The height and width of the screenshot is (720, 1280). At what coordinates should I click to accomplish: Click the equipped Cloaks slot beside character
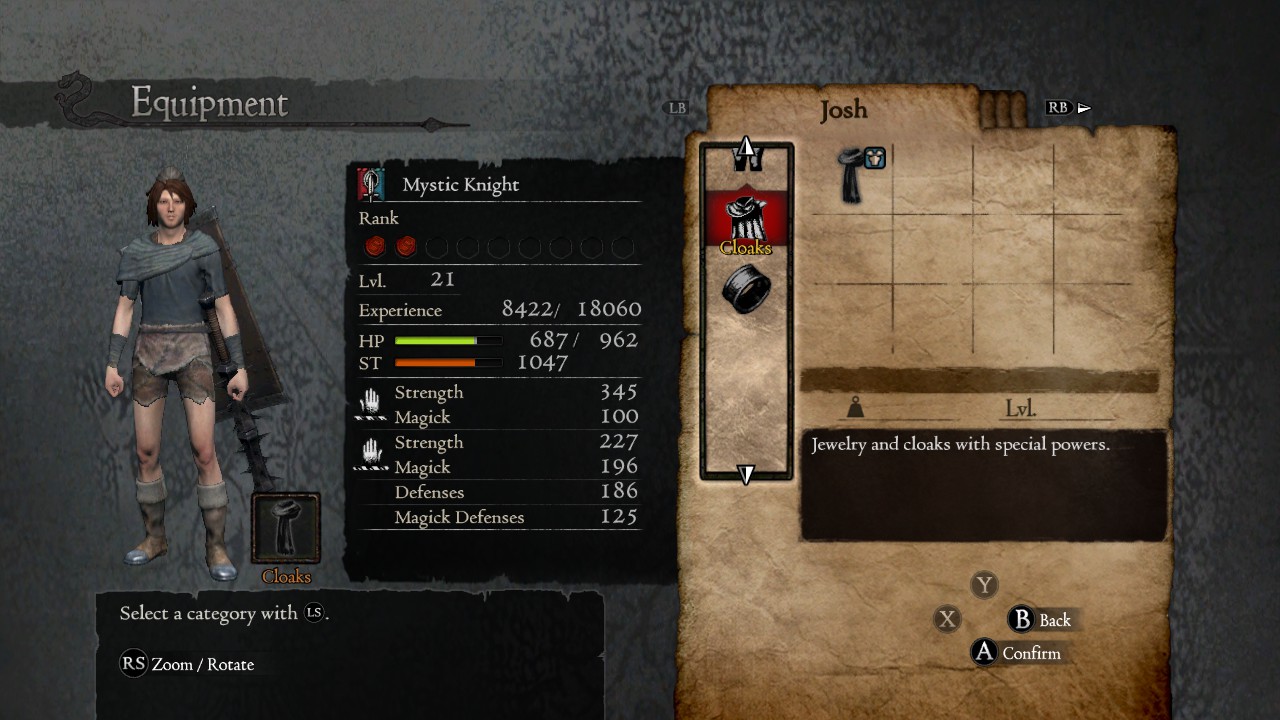pos(286,528)
